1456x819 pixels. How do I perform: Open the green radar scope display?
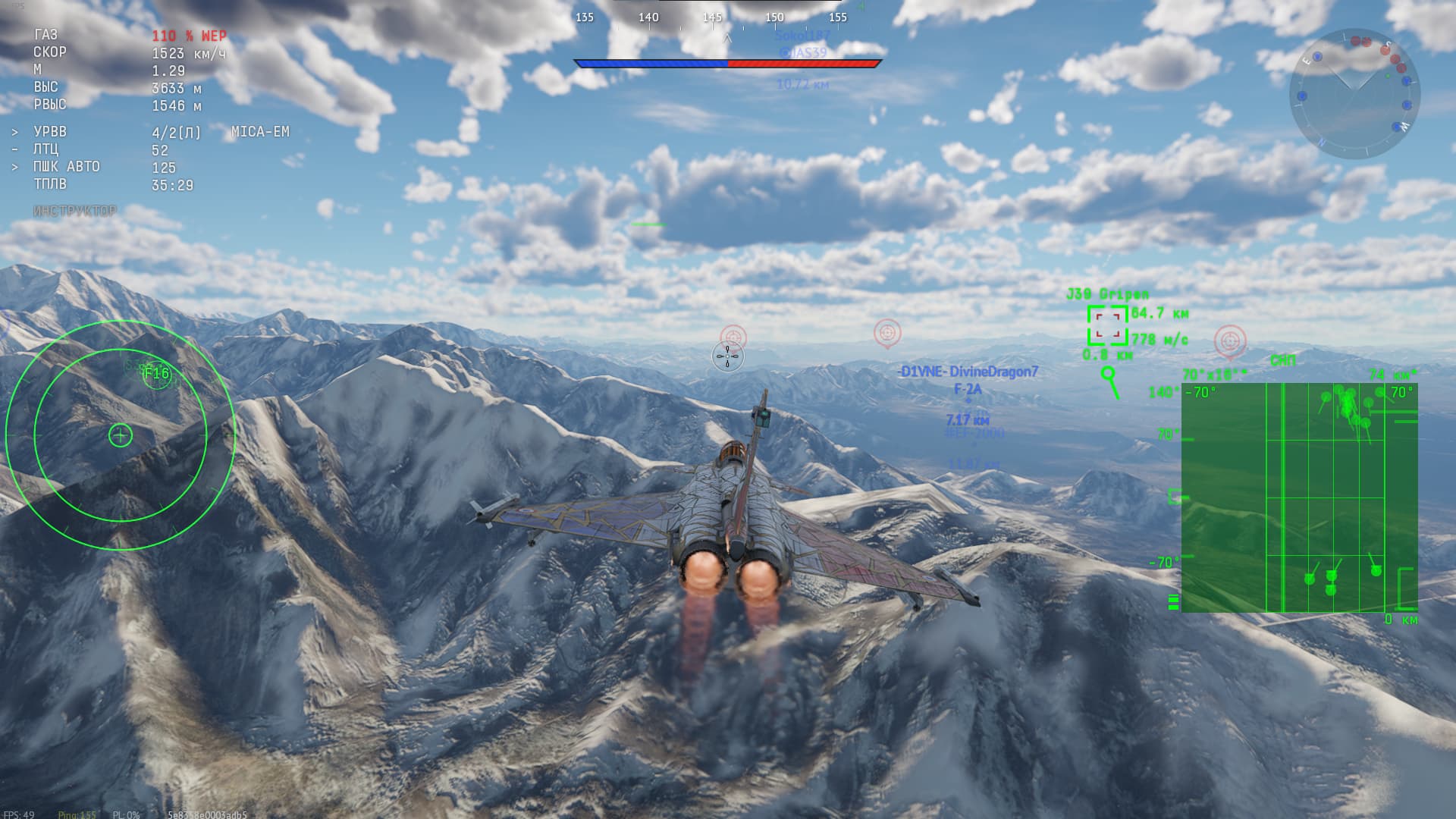tap(1298, 497)
